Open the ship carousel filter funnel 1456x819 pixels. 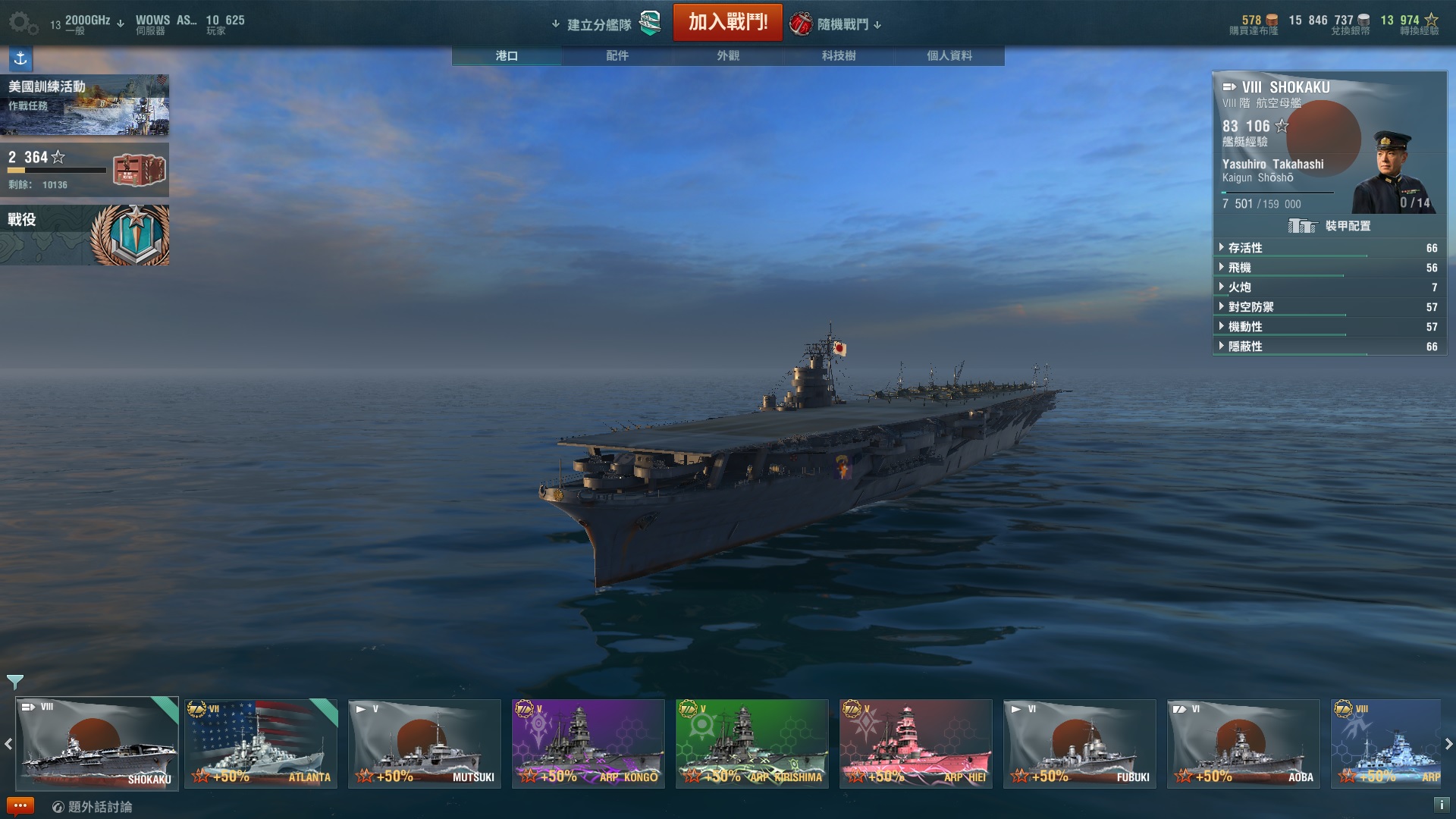tap(15, 682)
